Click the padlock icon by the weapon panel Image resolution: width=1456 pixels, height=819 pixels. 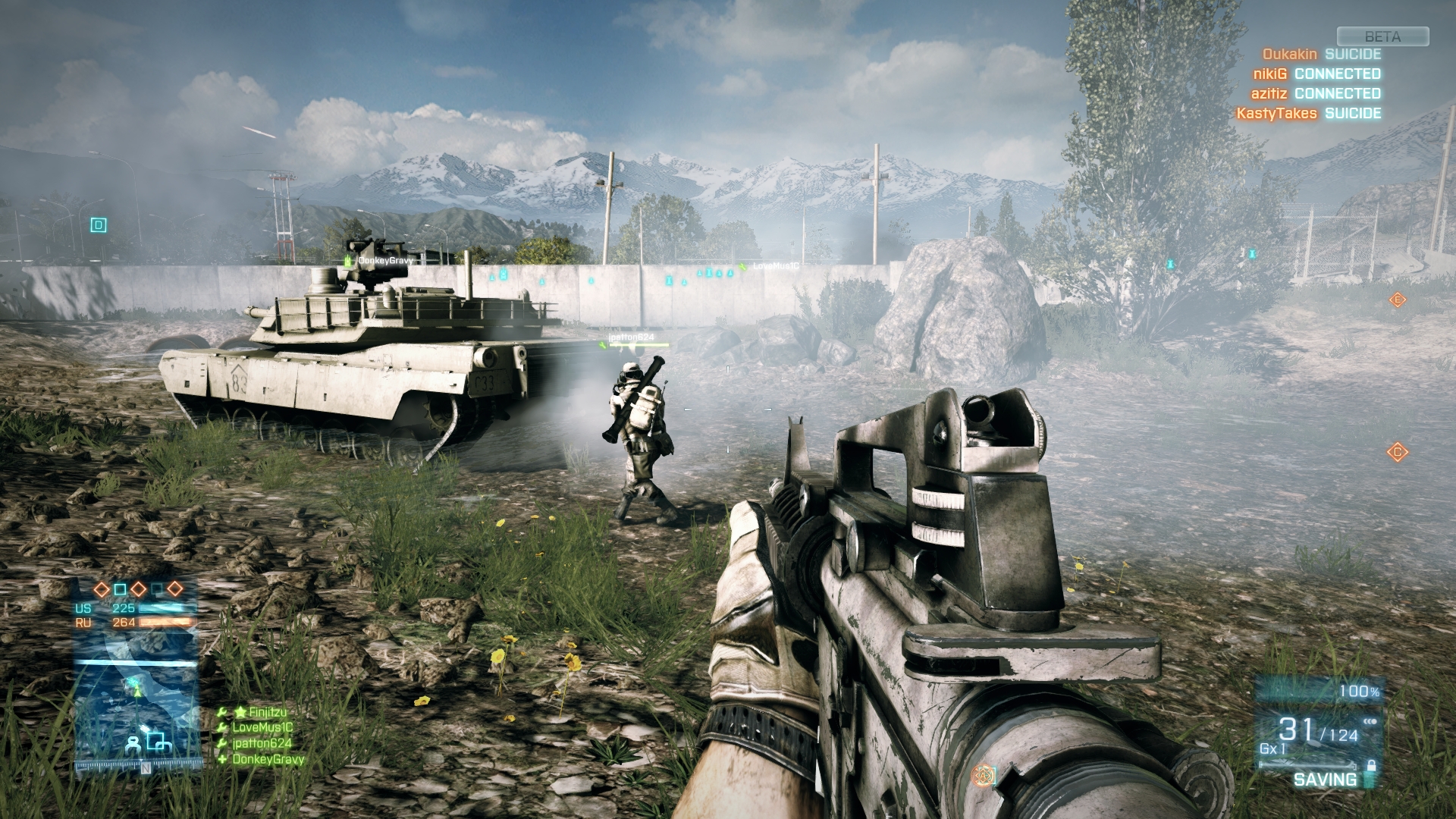[1370, 766]
